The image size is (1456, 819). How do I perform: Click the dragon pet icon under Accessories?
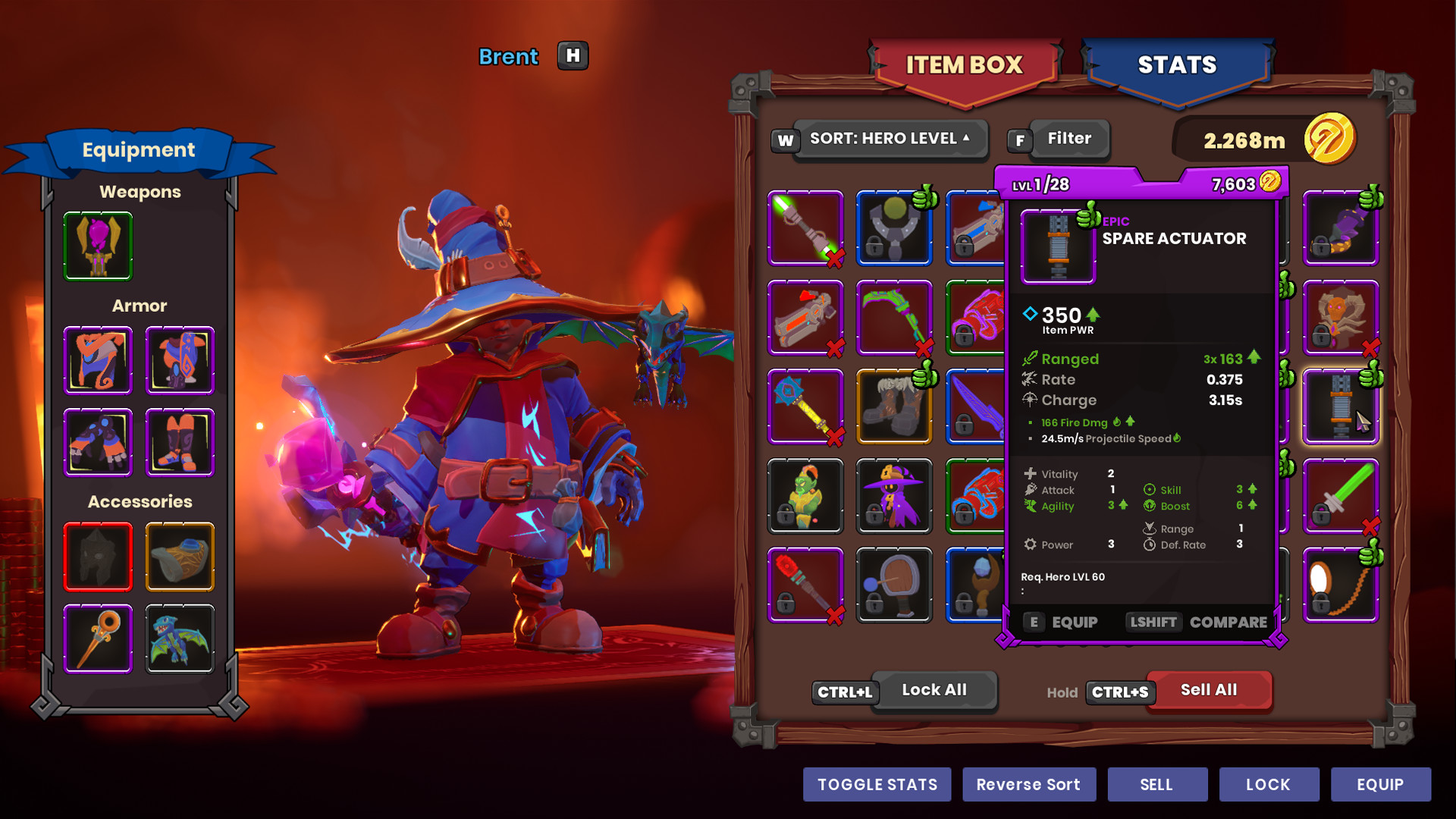click(180, 639)
